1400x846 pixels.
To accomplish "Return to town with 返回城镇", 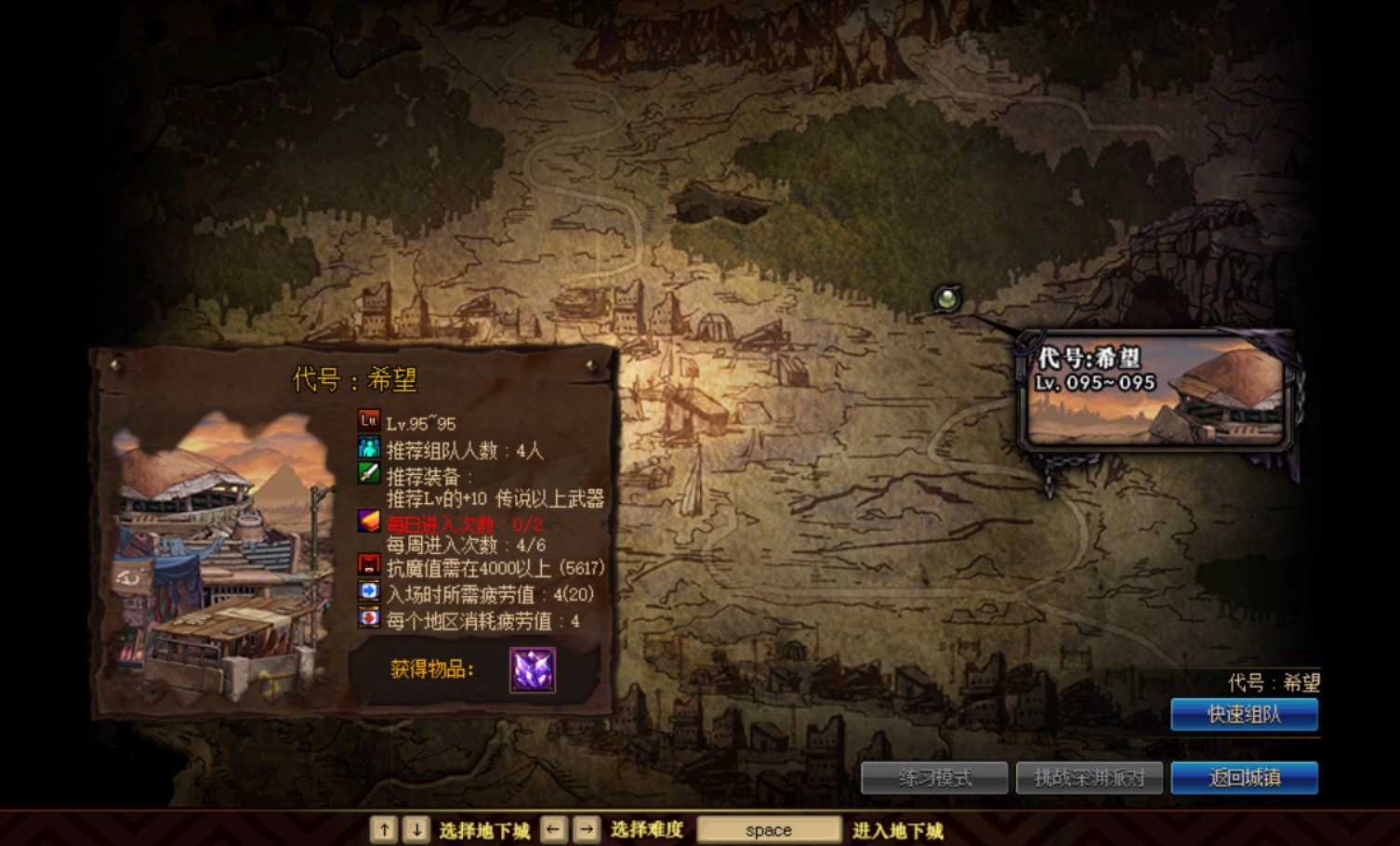I will [x=1244, y=777].
